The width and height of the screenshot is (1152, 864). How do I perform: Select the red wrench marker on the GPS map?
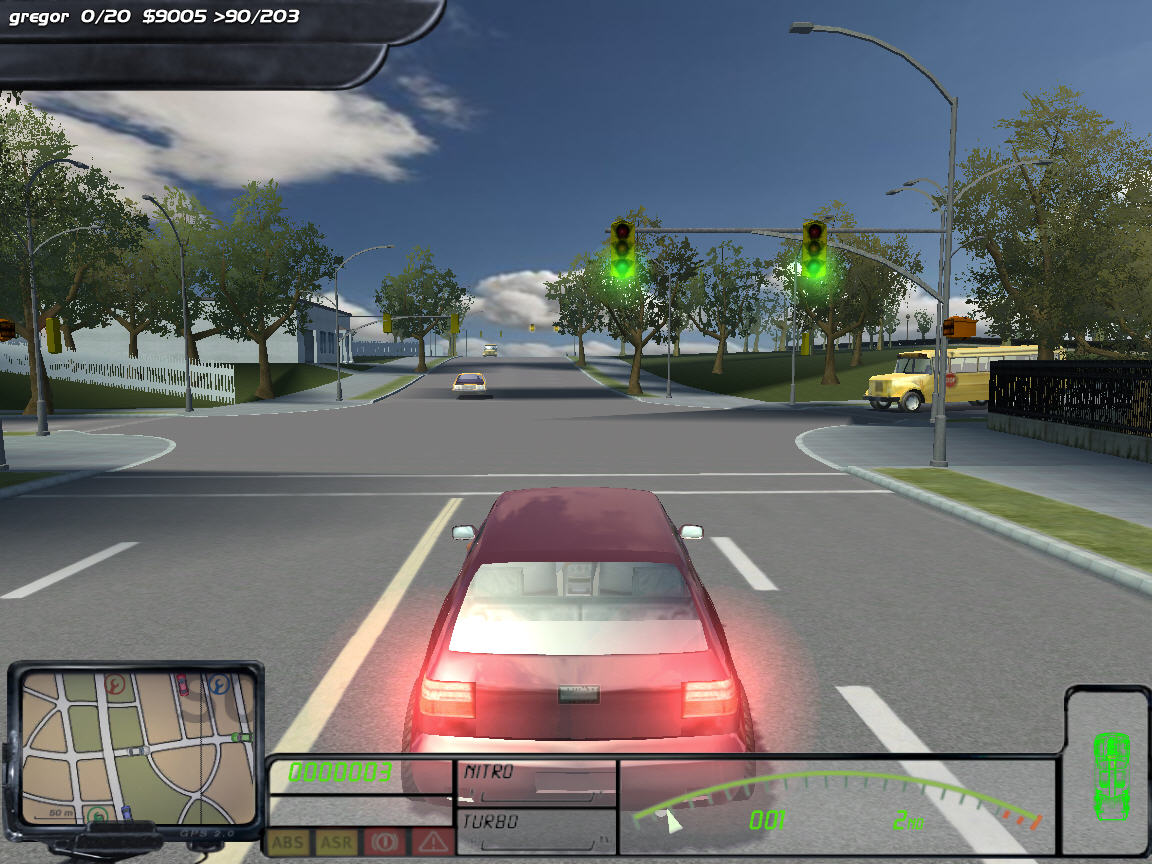pyautogui.click(x=114, y=685)
